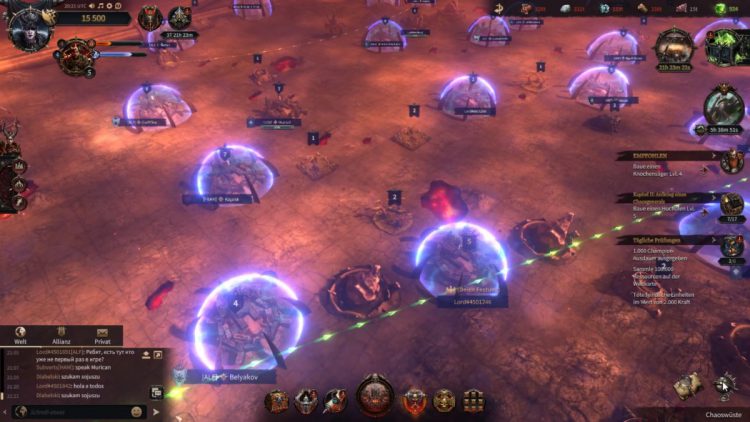The image size is (750, 422).
Task: Open the event icon with 31h timer
Action: [x=676, y=48]
